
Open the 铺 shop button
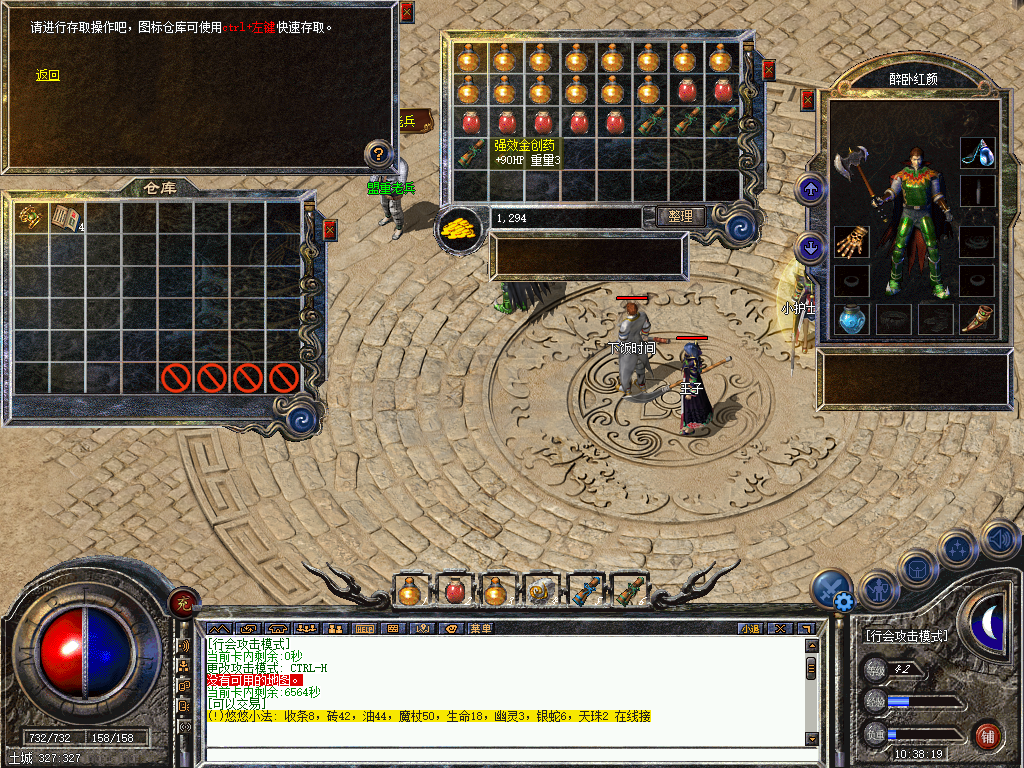(987, 735)
